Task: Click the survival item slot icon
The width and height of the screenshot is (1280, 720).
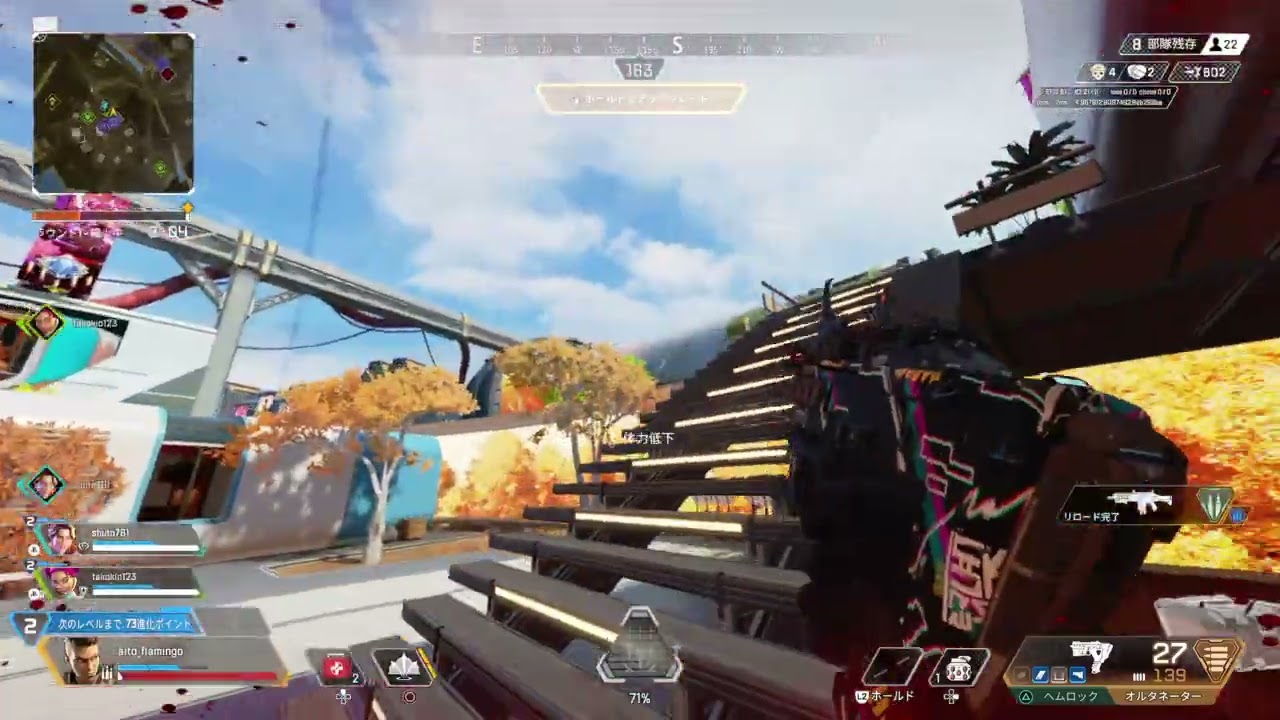Action: (x=957, y=667)
